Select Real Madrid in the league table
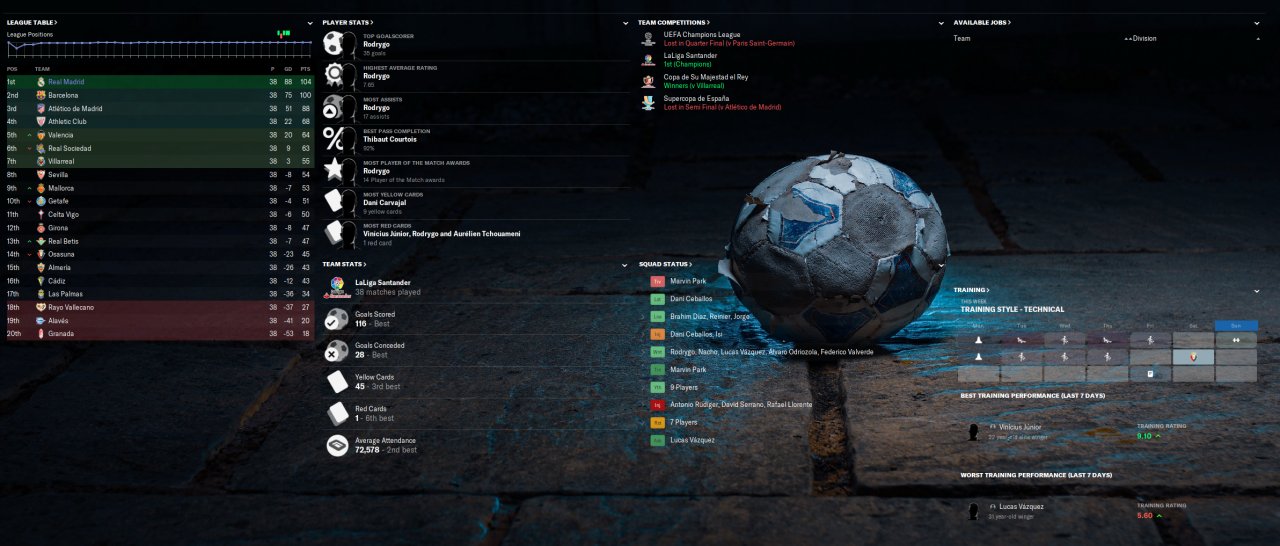 tap(66, 82)
